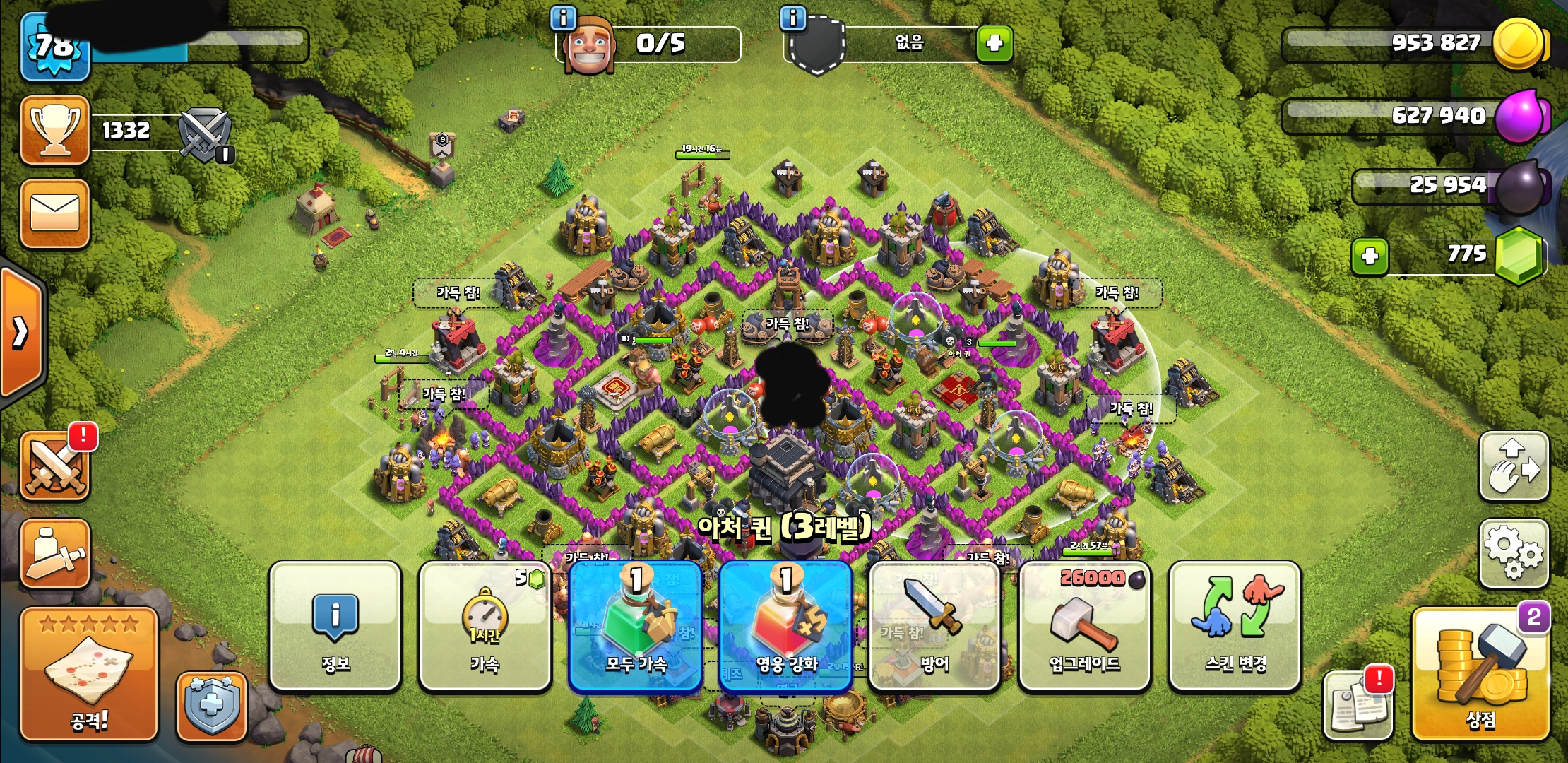Open the layout editor hand icon
Viewport: 1568px width, 763px height.
(1514, 466)
